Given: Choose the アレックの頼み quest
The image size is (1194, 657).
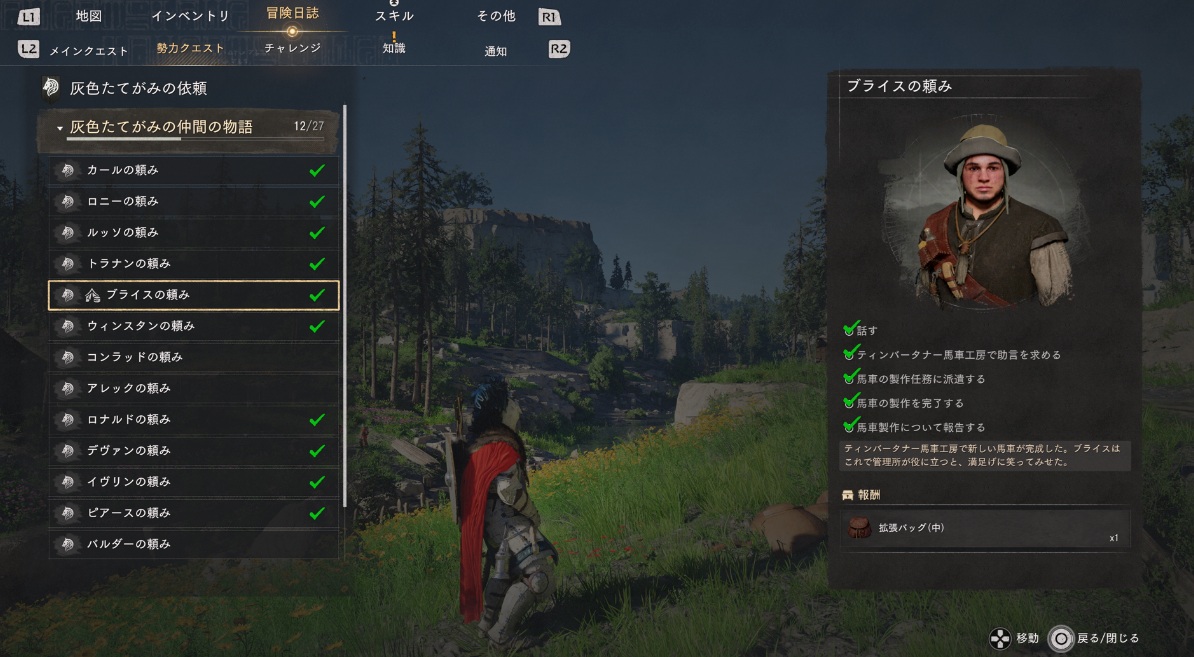Looking at the screenshot, I should click(193, 388).
